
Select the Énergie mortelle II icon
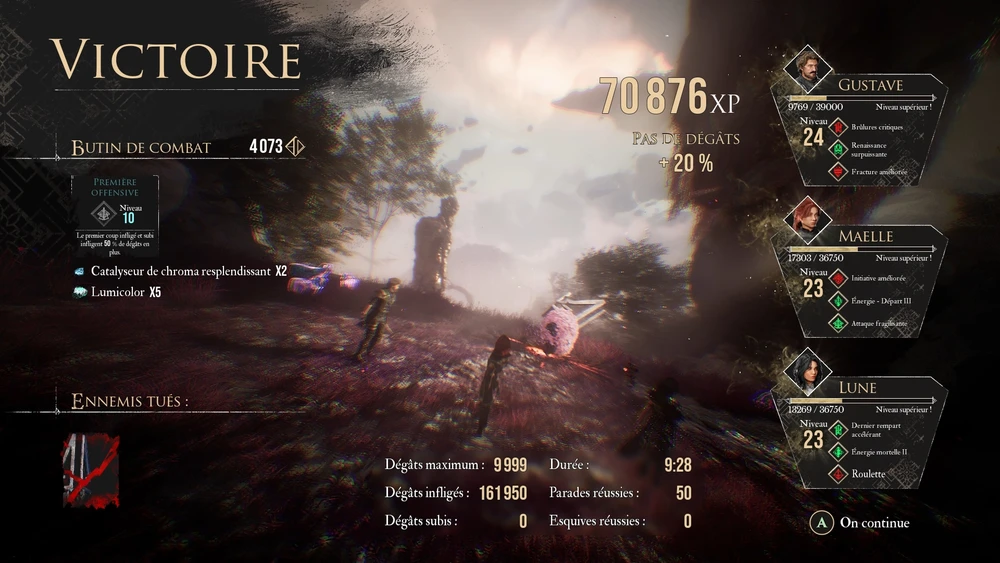pyautogui.click(x=837, y=452)
